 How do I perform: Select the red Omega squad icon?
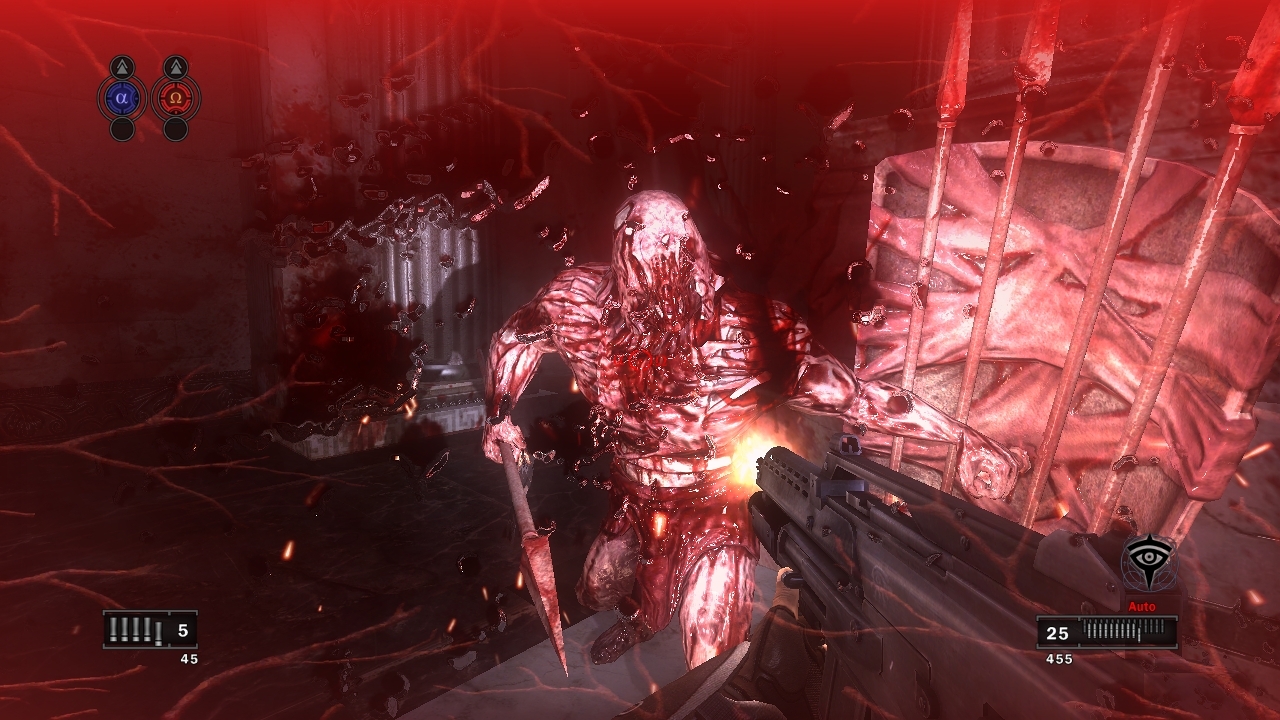176,99
